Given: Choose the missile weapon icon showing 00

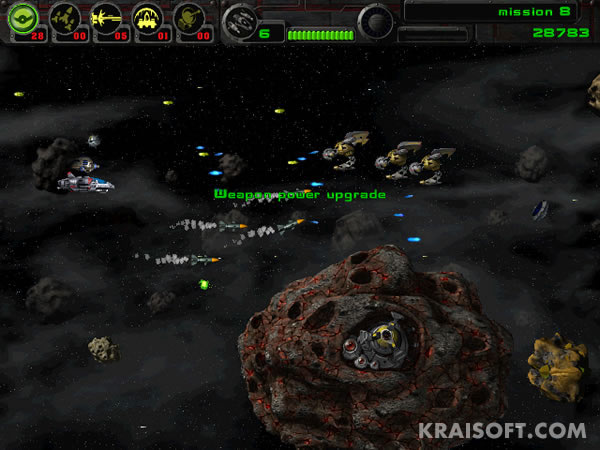Looking at the screenshot, I should [x=65, y=17].
